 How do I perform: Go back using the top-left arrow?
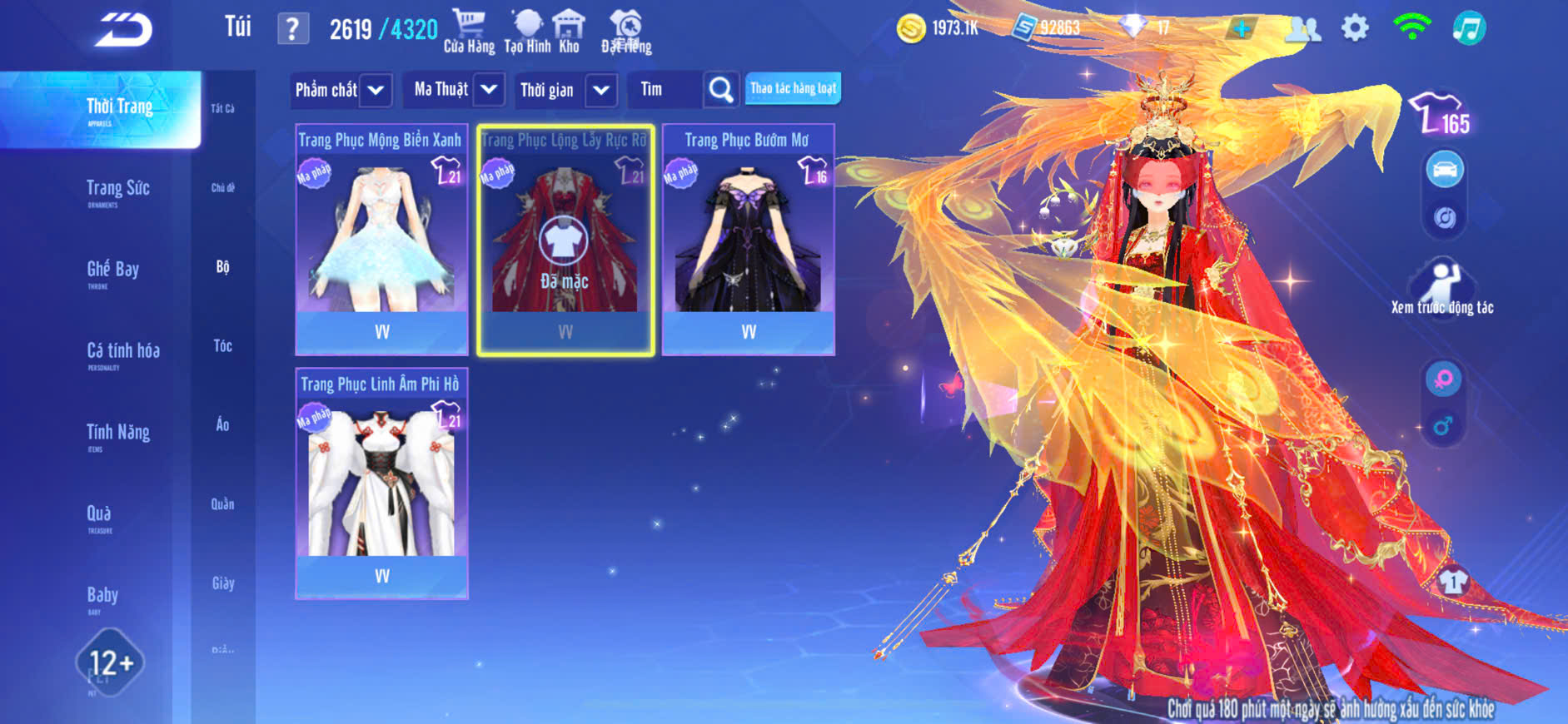(x=123, y=30)
